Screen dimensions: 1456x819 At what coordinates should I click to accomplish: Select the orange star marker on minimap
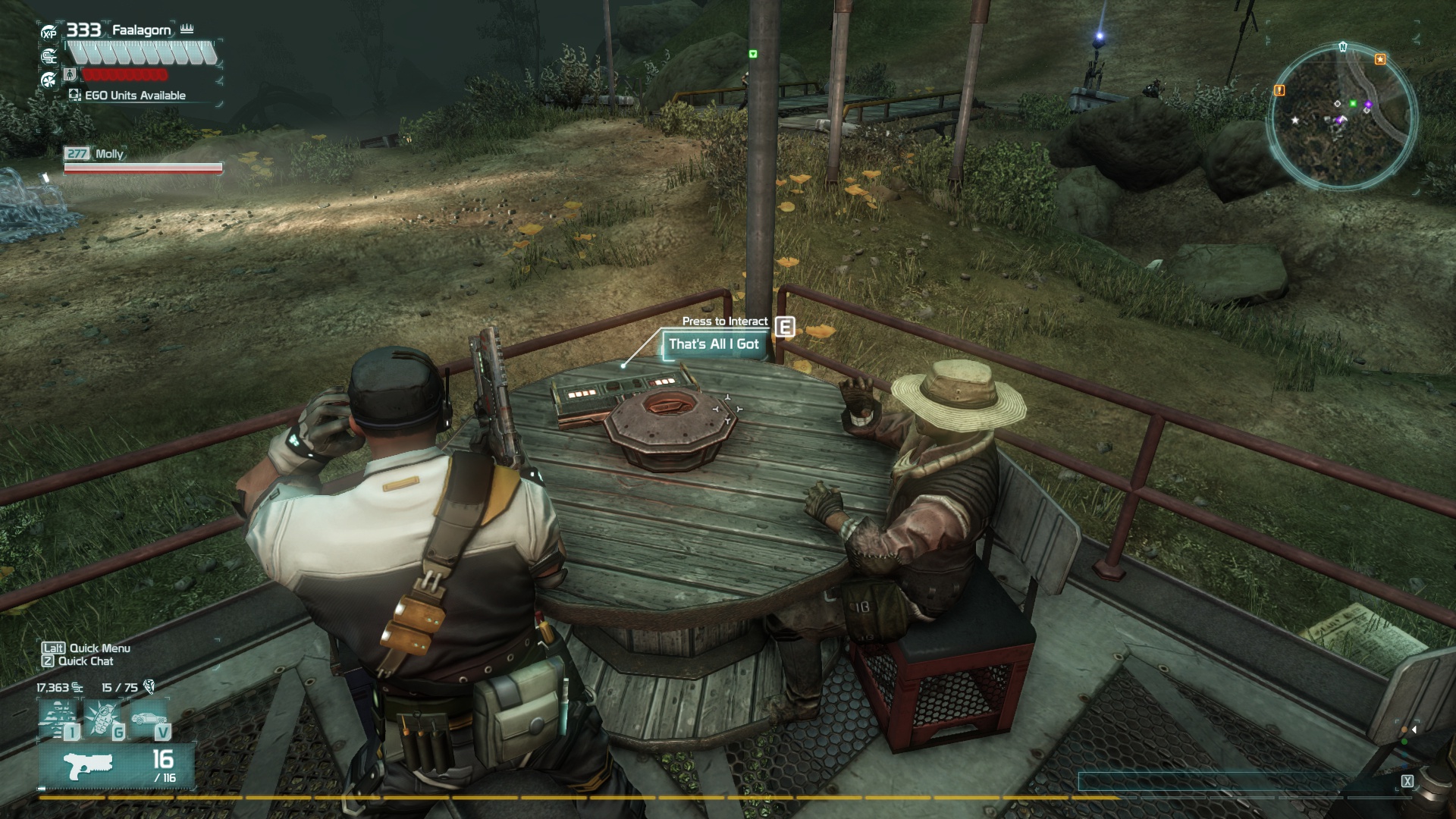[1380, 59]
